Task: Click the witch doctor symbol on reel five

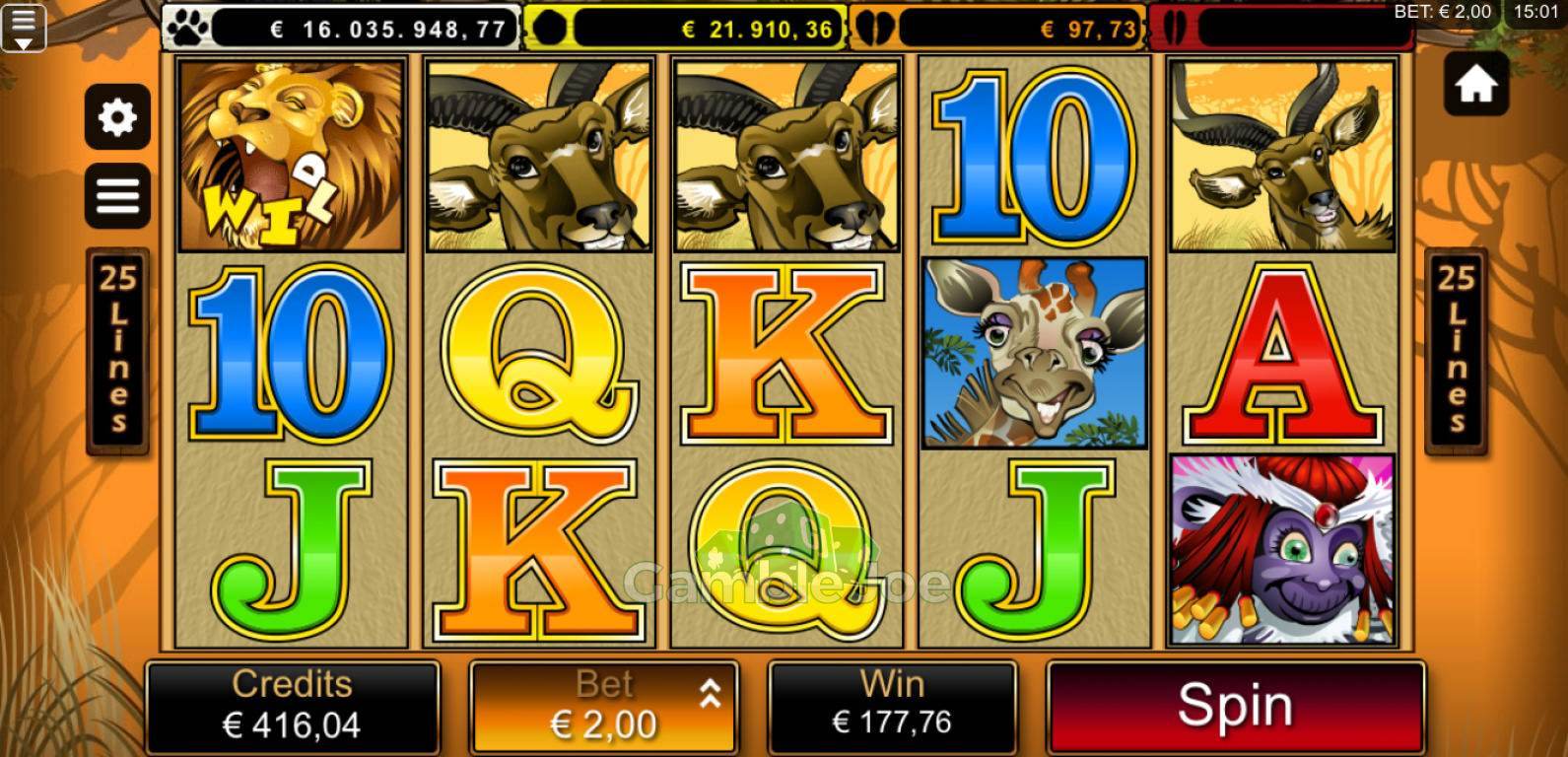Action: 1283,549
